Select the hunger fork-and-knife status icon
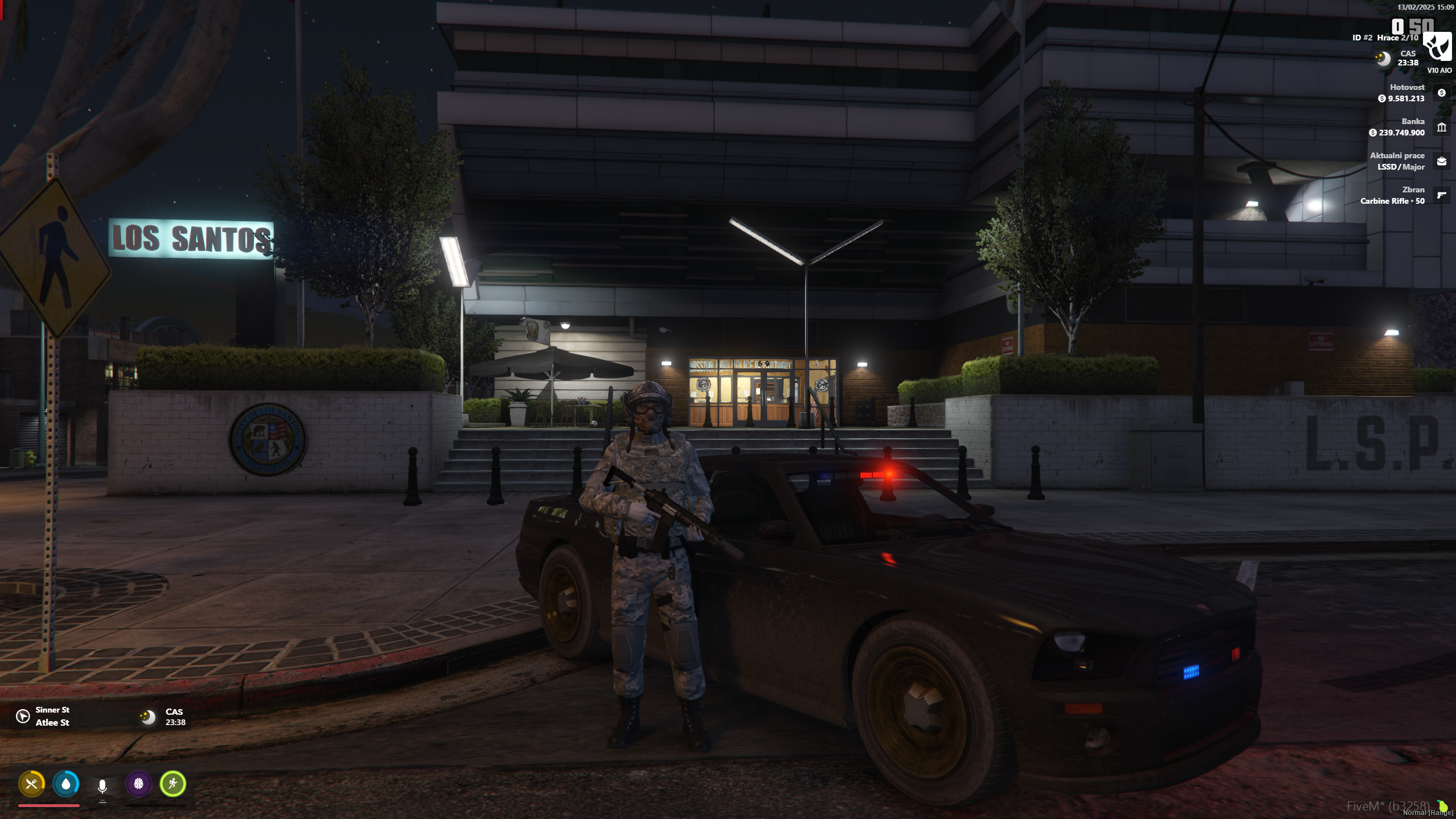The height and width of the screenshot is (819, 1456). 33,784
